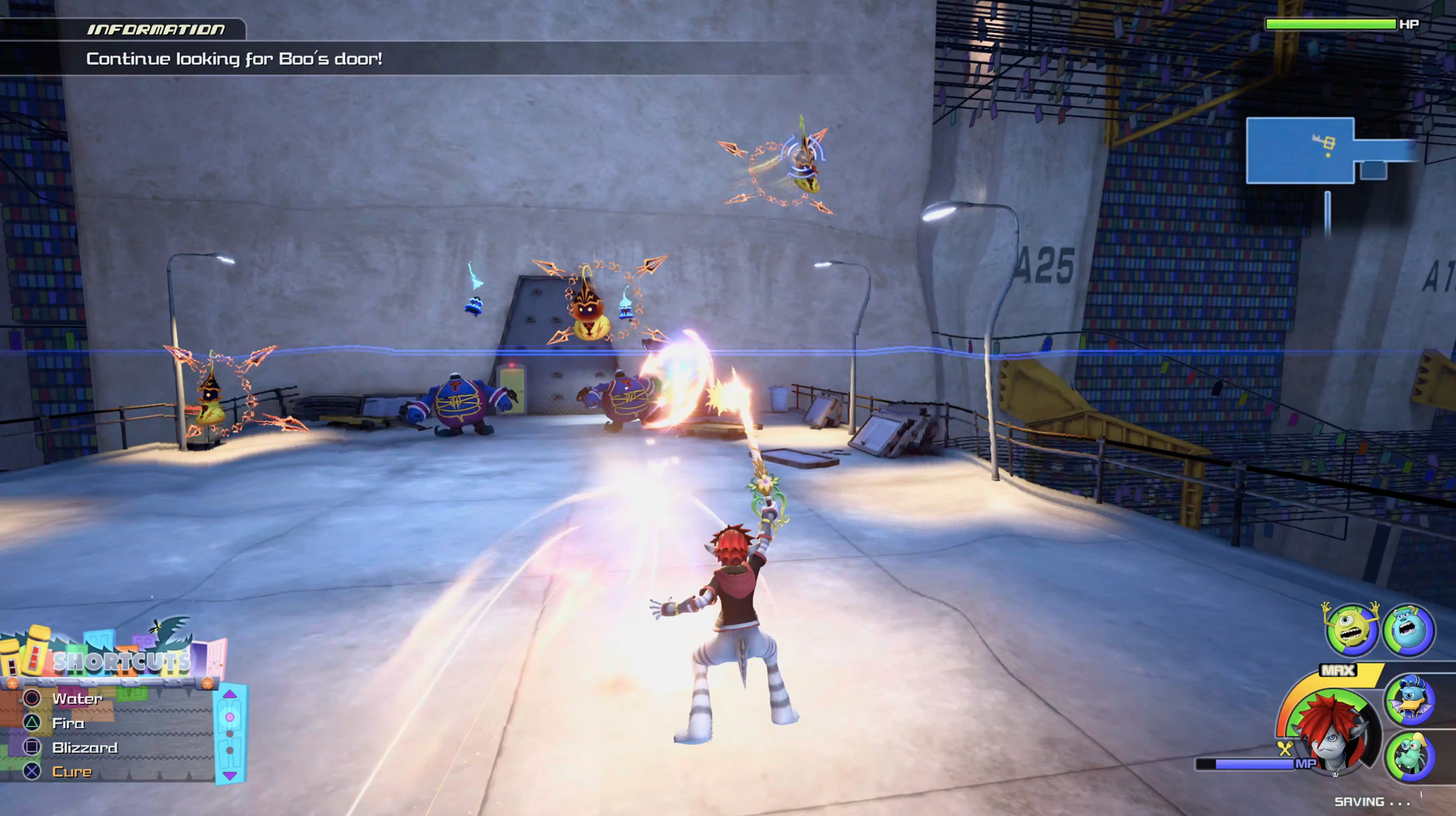The height and width of the screenshot is (816, 1456).
Task: Click the shortcuts page down arrow
Action: click(230, 776)
